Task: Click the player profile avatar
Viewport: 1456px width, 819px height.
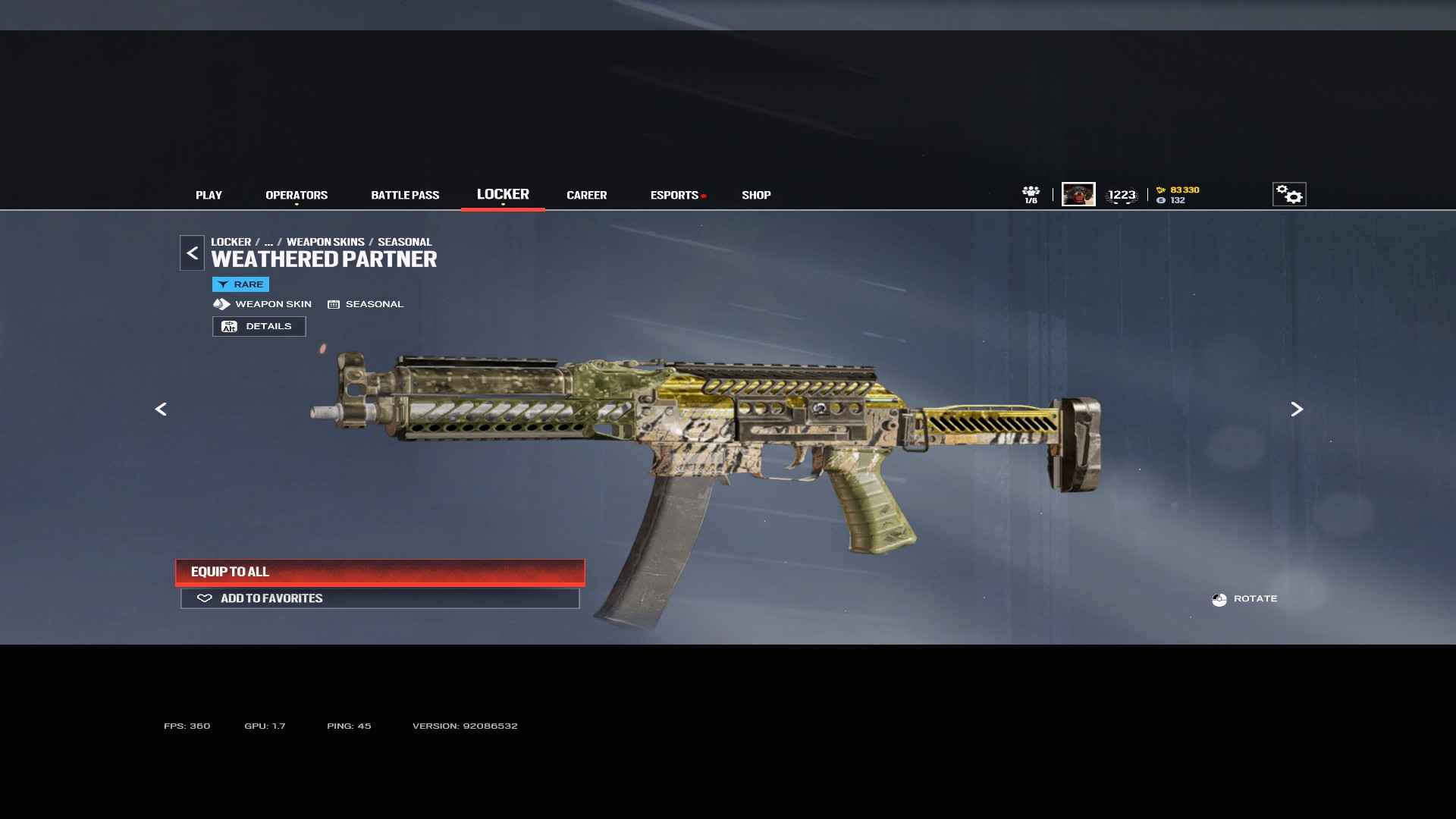Action: [x=1078, y=195]
